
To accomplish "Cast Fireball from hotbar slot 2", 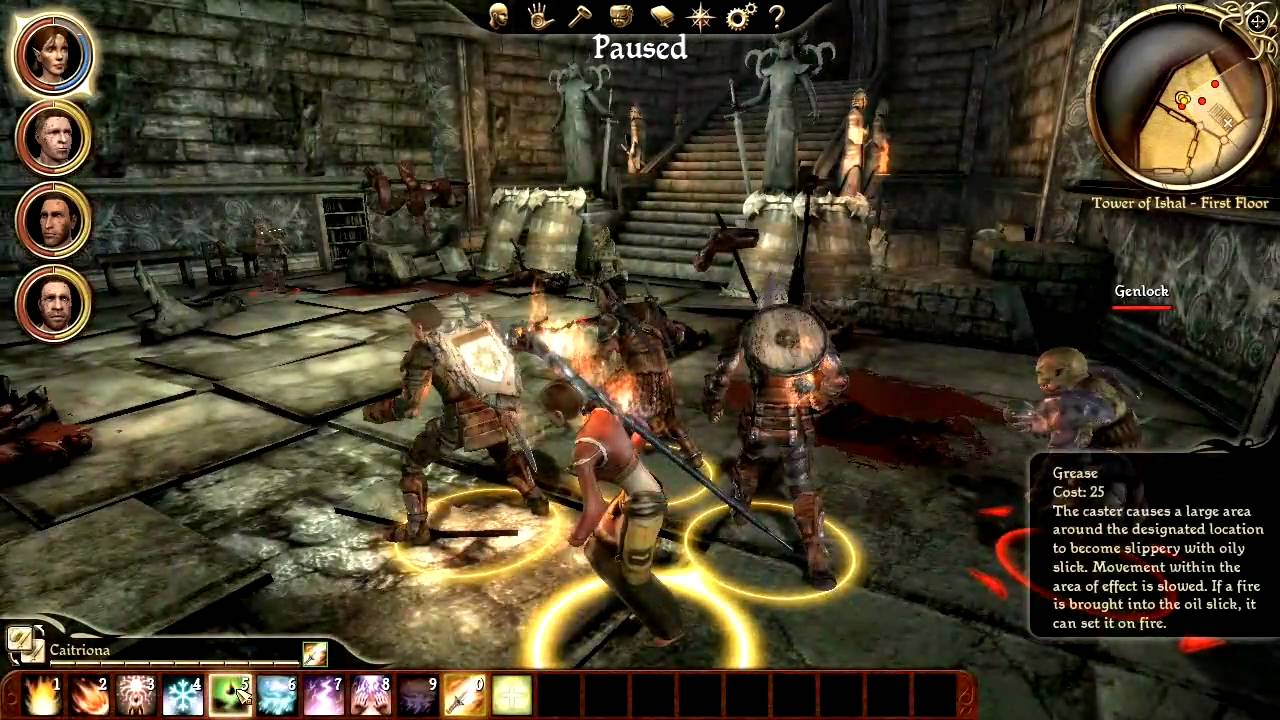I will (x=88, y=693).
